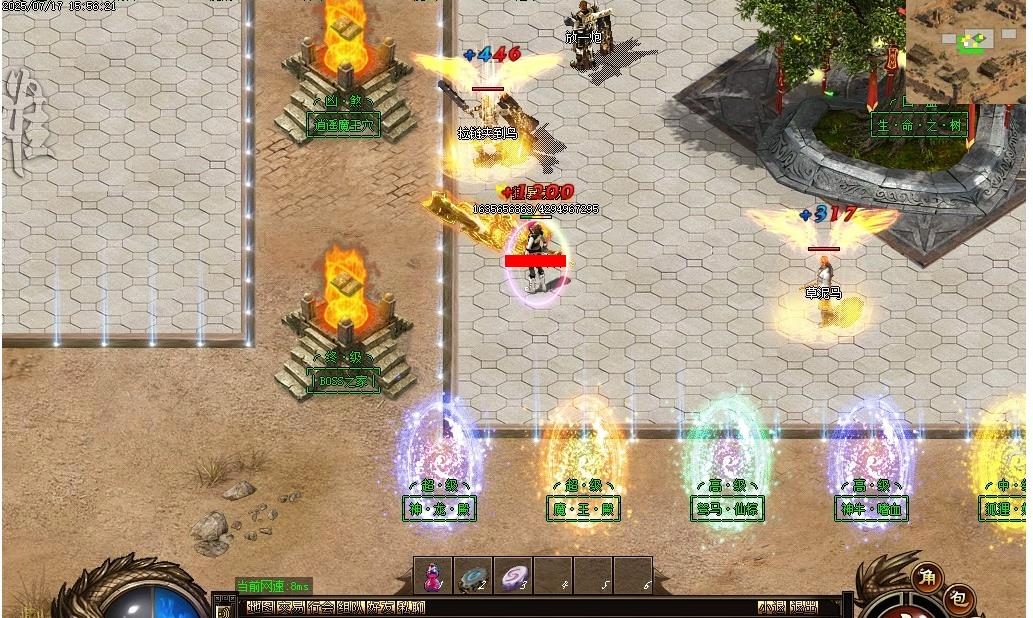Image resolution: width=1033 pixels, height=618 pixels.
Task: Open the 包 bag inventory button
Action: coord(957,599)
